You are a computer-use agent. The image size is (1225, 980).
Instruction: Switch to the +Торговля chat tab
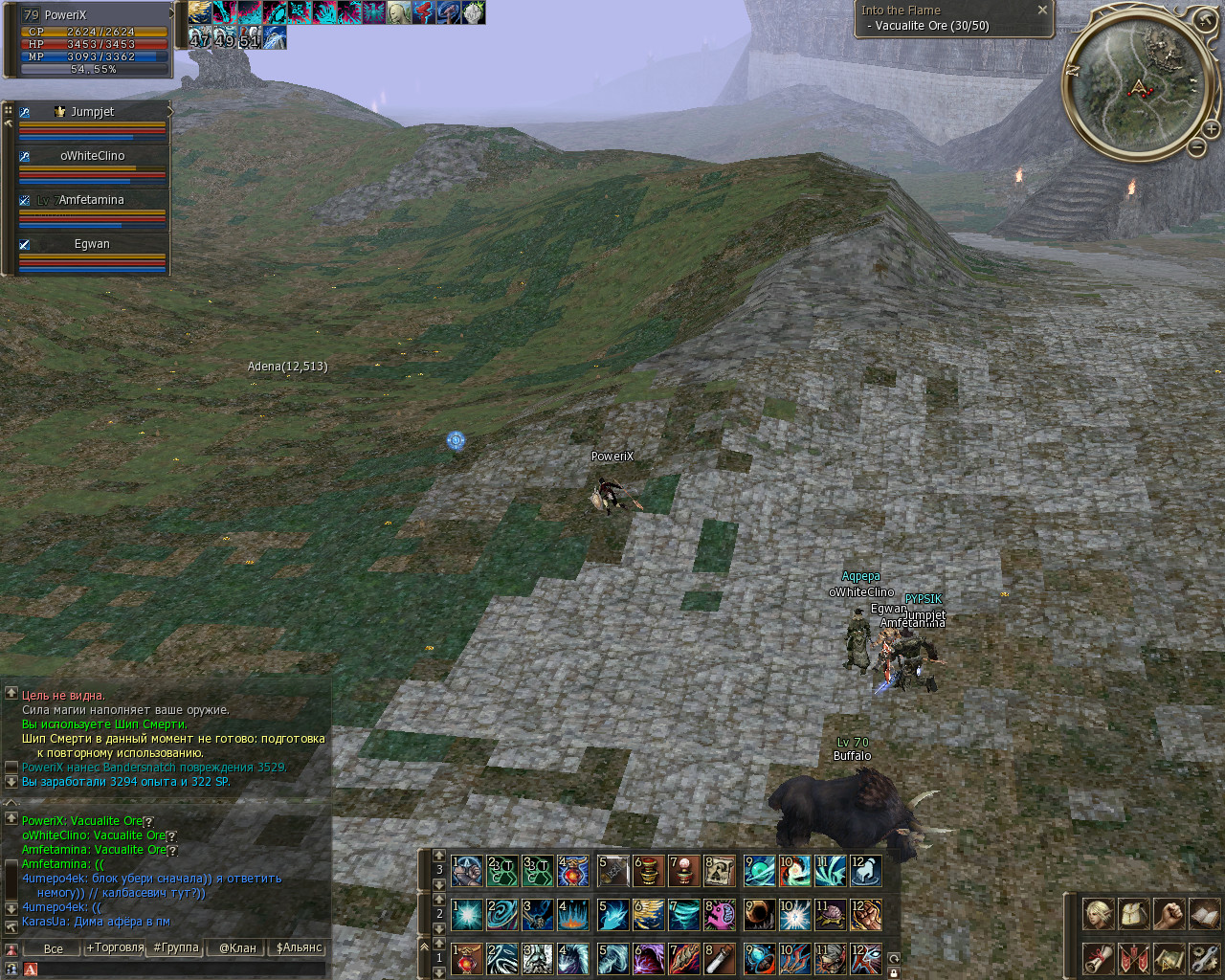115,948
